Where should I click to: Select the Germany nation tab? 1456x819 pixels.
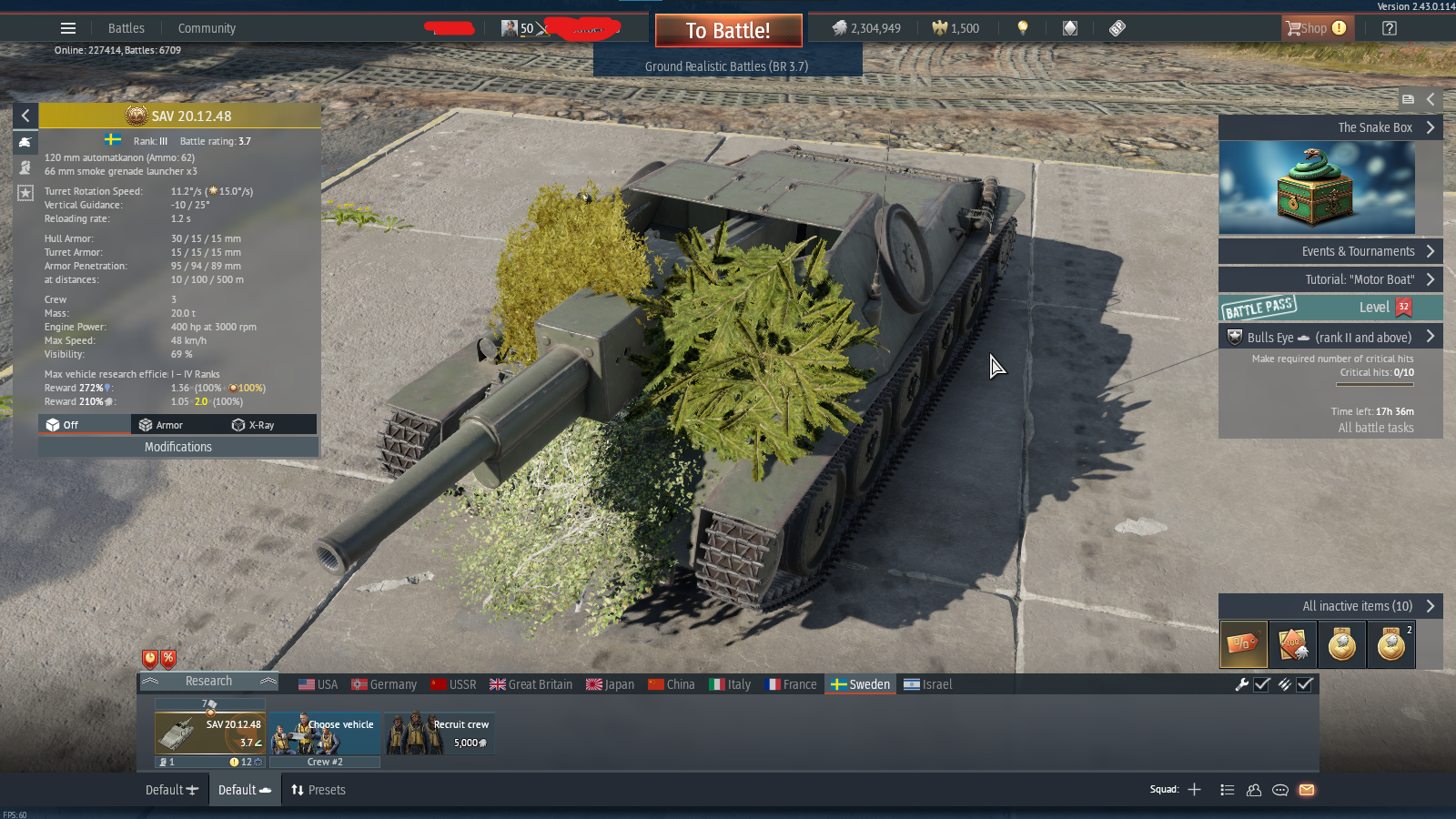pyautogui.click(x=384, y=684)
